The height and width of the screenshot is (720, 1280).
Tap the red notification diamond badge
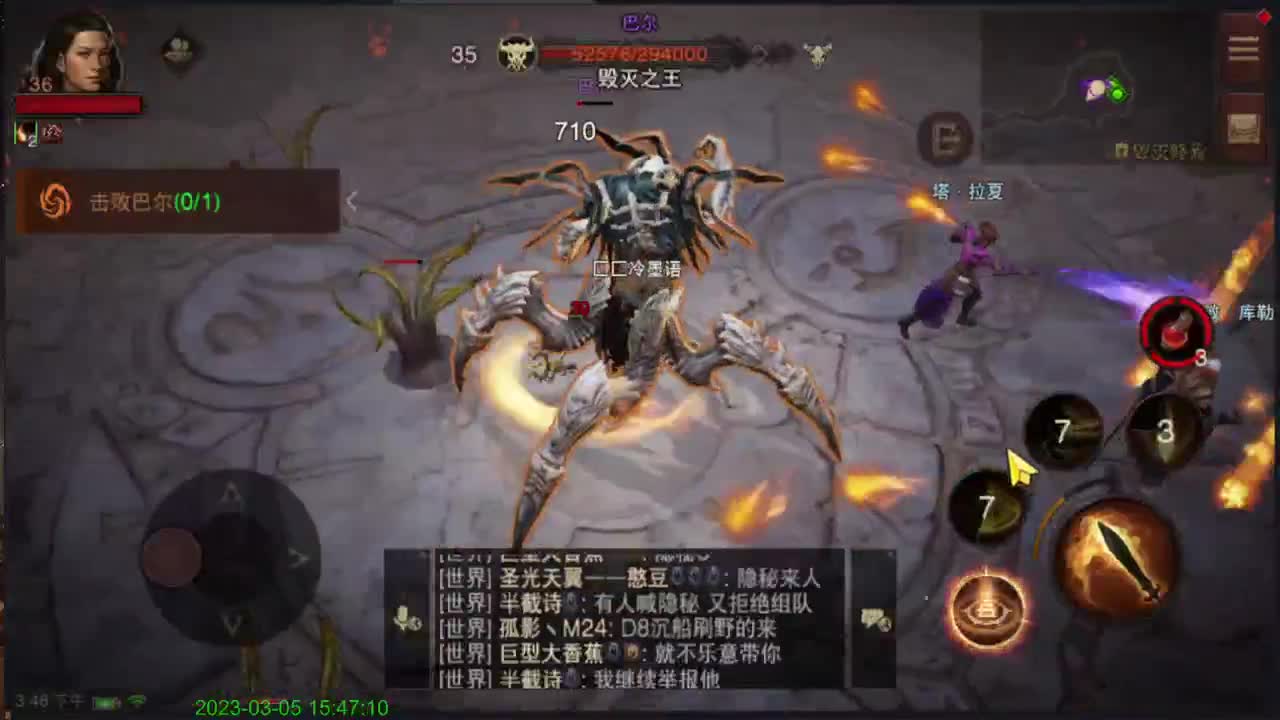point(1264,17)
